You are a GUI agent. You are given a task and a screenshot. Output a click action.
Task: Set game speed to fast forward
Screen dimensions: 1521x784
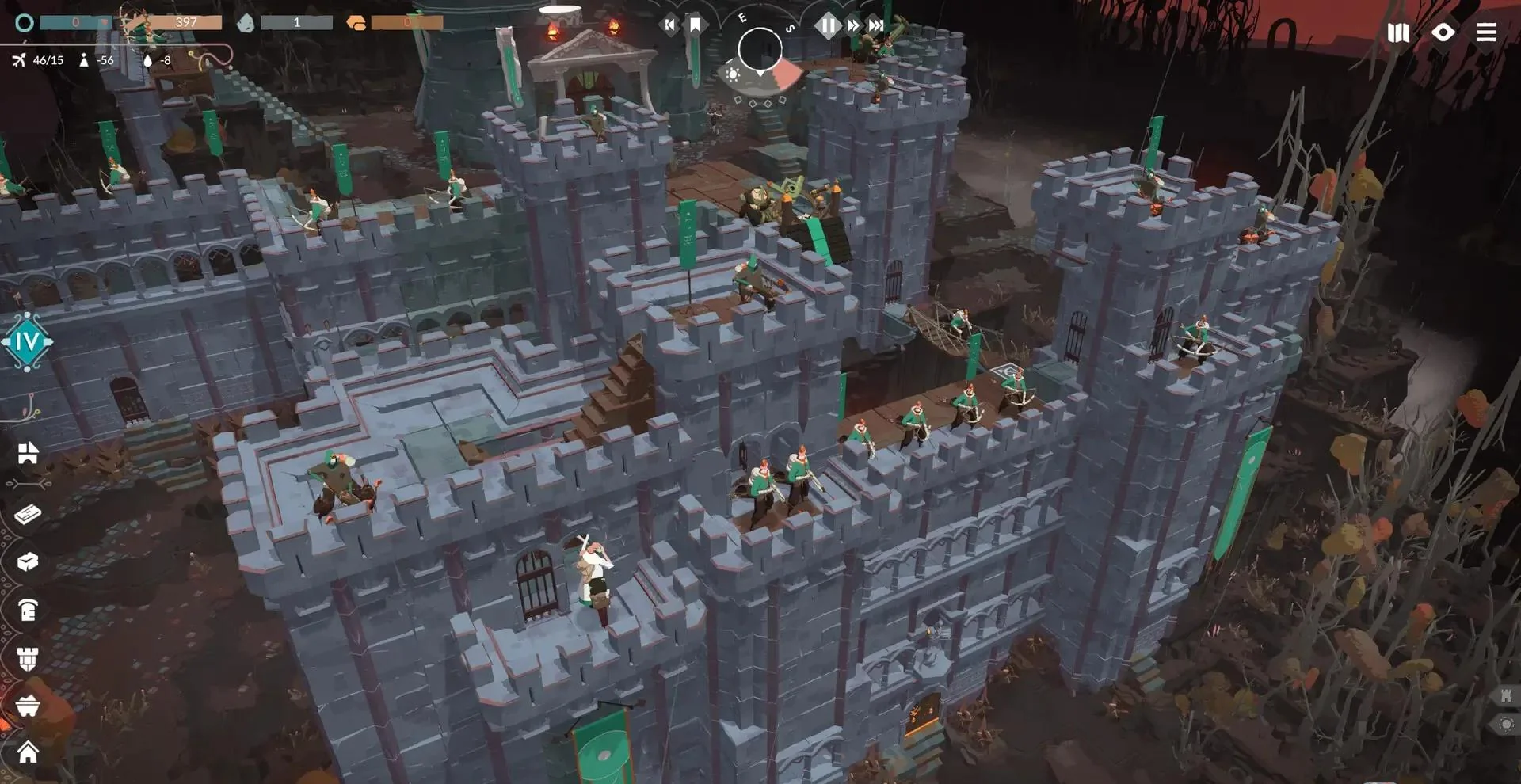[x=852, y=25]
